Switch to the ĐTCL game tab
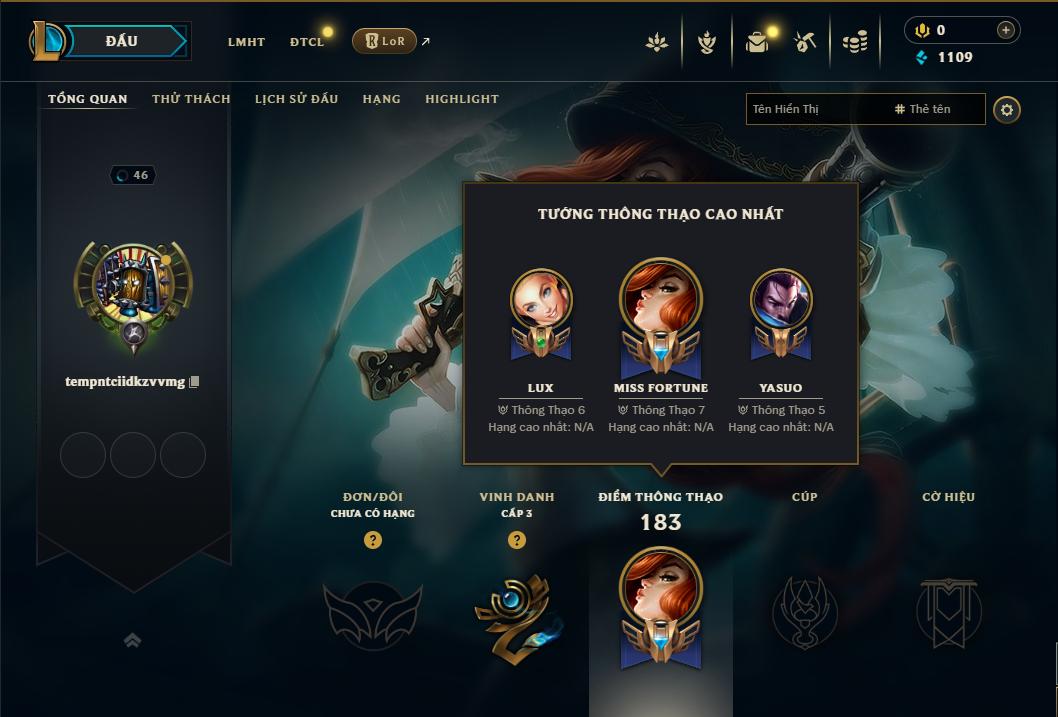The image size is (1058, 717). 307,42
